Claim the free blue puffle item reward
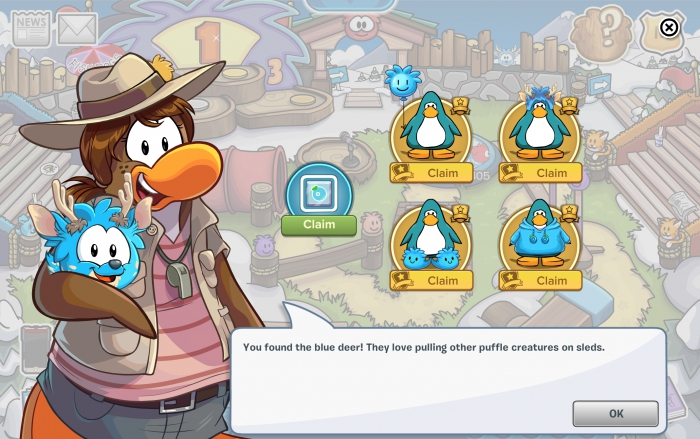This screenshot has height=439, width=700. pyautogui.click(x=319, y=225)
